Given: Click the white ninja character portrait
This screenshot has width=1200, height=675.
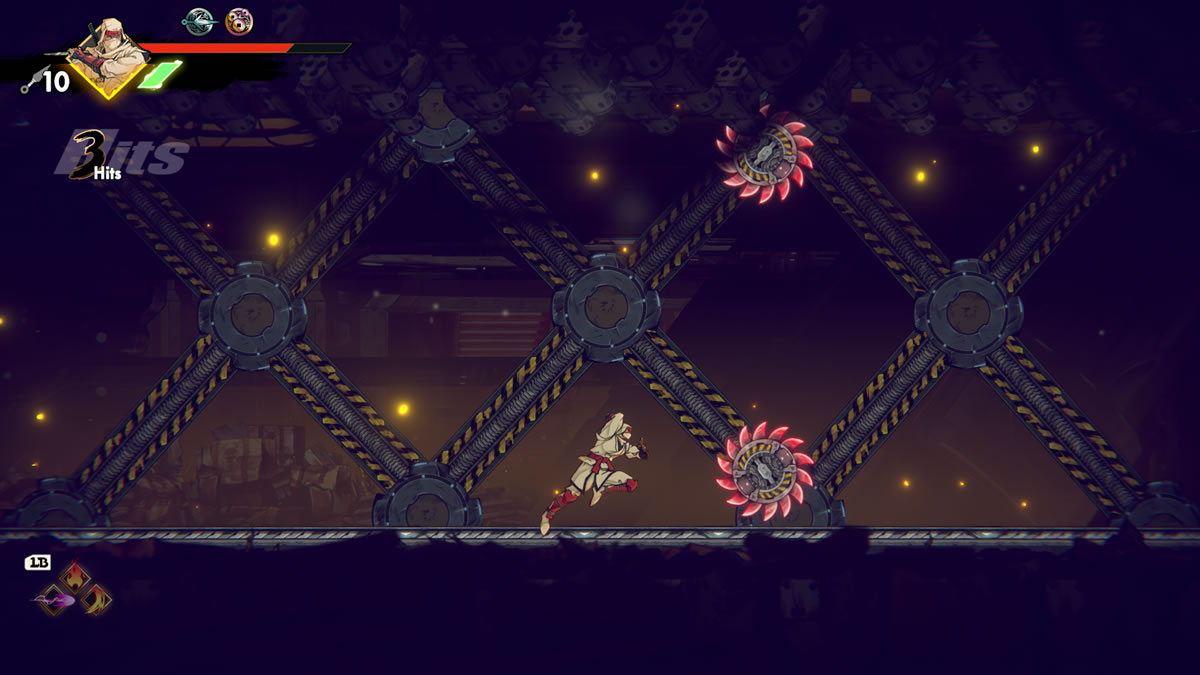Looking at the screenshot, I should point(108,55).
